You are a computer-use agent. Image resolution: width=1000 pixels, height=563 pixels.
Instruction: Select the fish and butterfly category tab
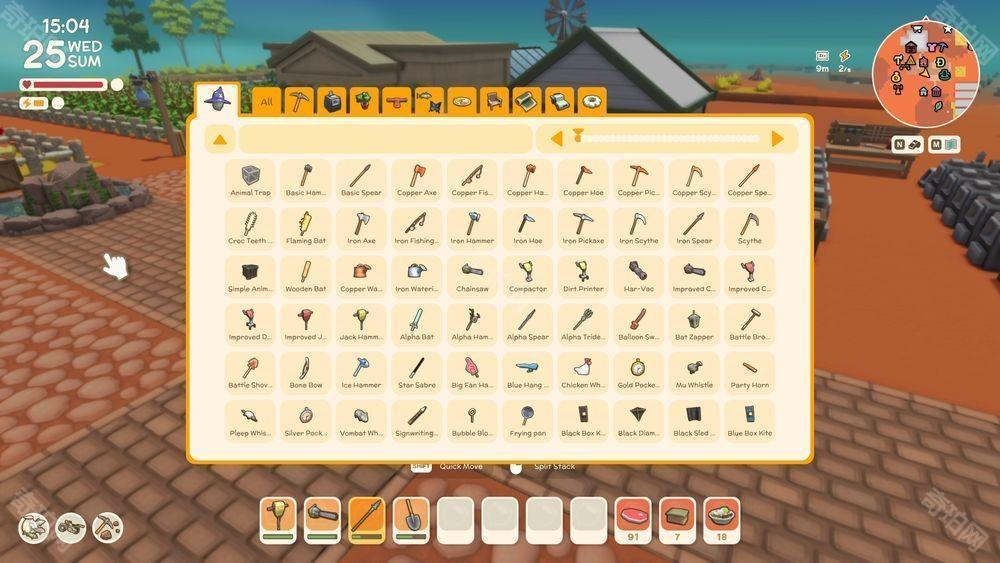[429, 101]
